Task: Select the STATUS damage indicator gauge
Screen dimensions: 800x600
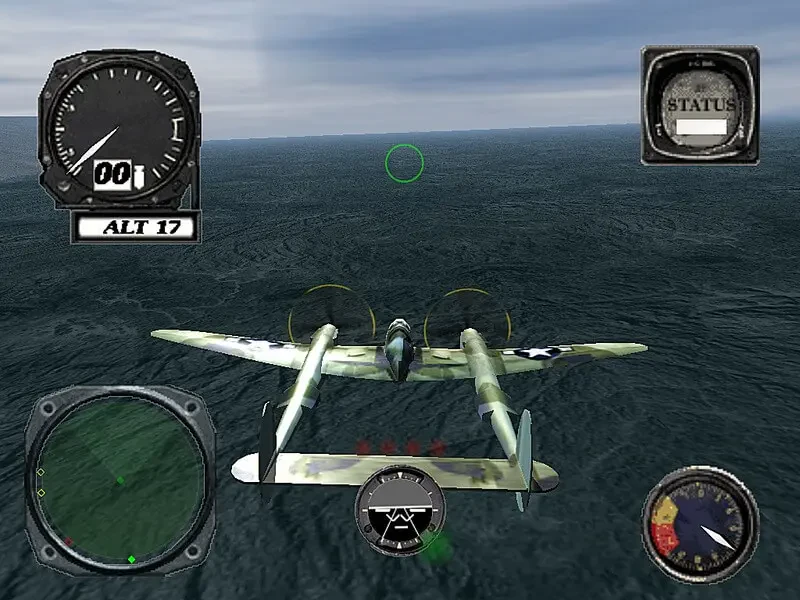Action: coord(699,104)
